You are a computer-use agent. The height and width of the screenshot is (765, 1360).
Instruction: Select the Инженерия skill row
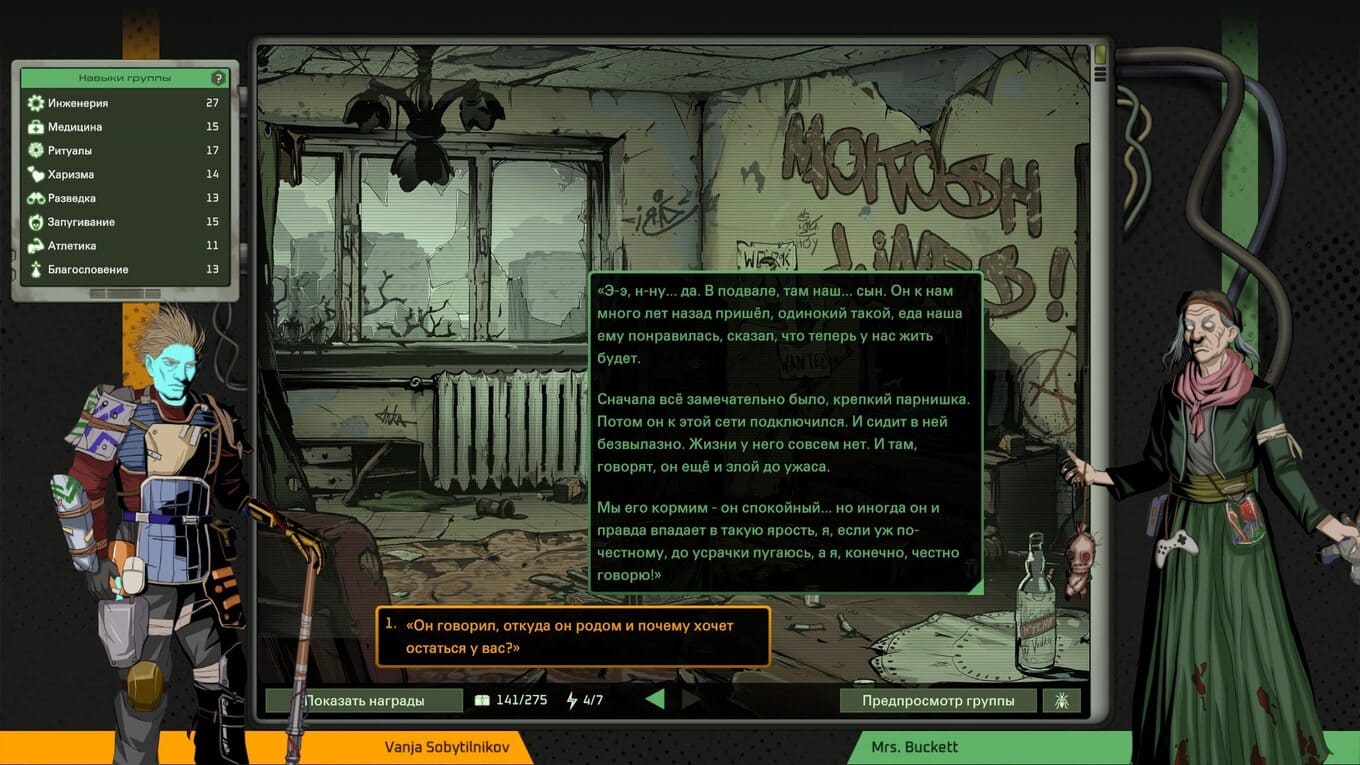[125, 103]
